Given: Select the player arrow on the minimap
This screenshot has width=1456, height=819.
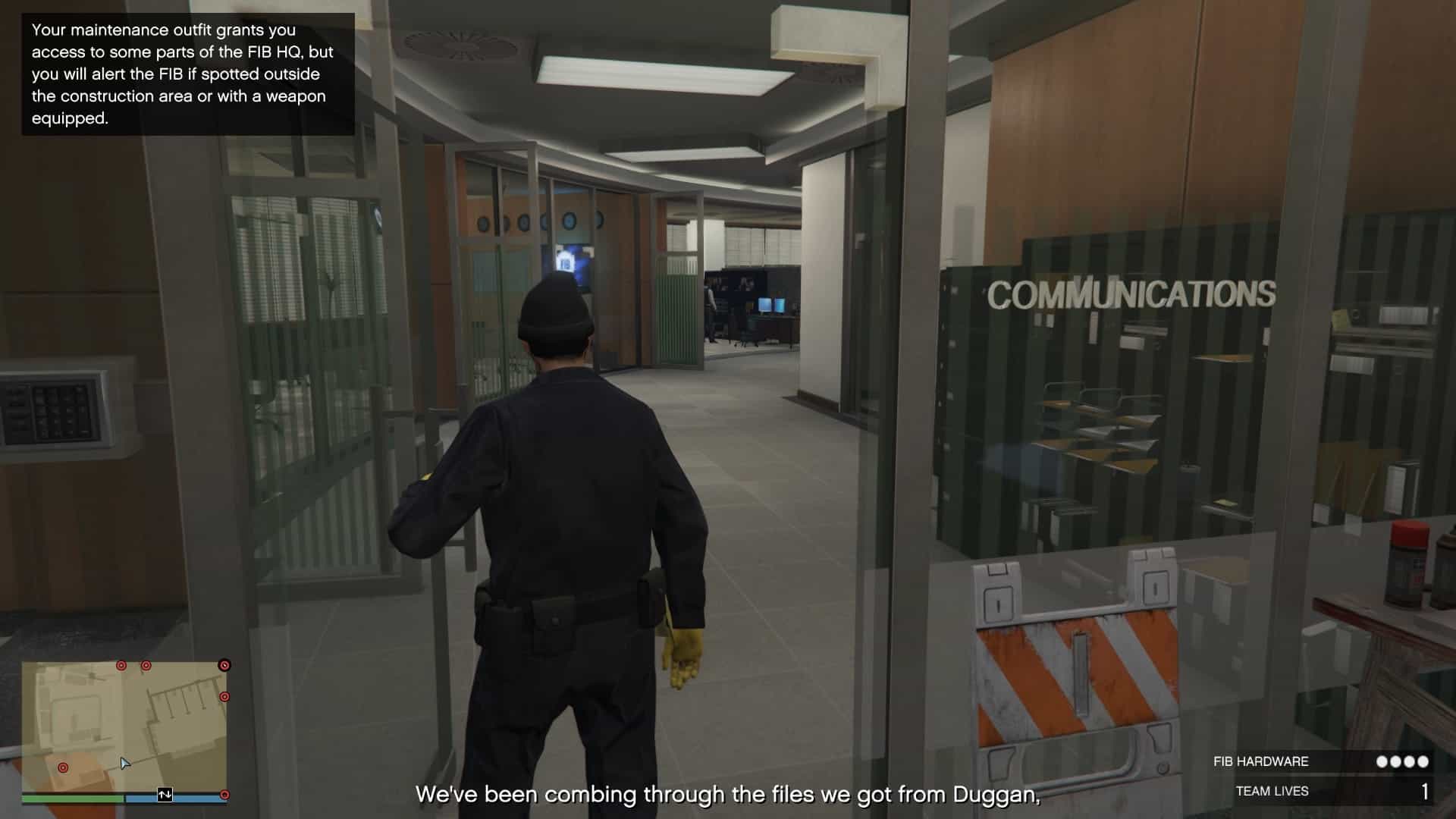Looking at the screenshot, I should pos(125,763).
